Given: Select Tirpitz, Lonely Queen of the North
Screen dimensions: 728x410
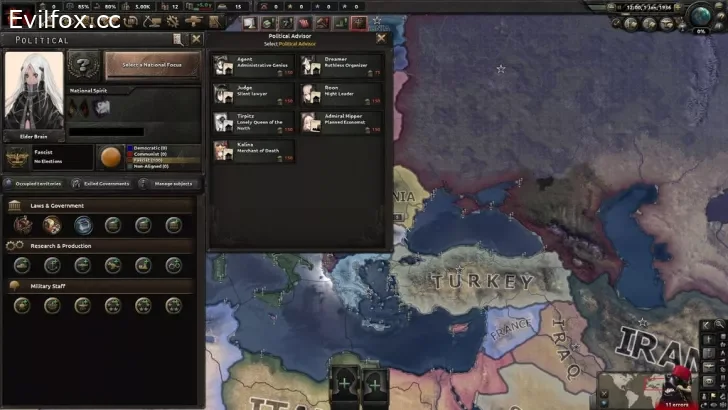Looking at the screenshot, I should (253, 122).
